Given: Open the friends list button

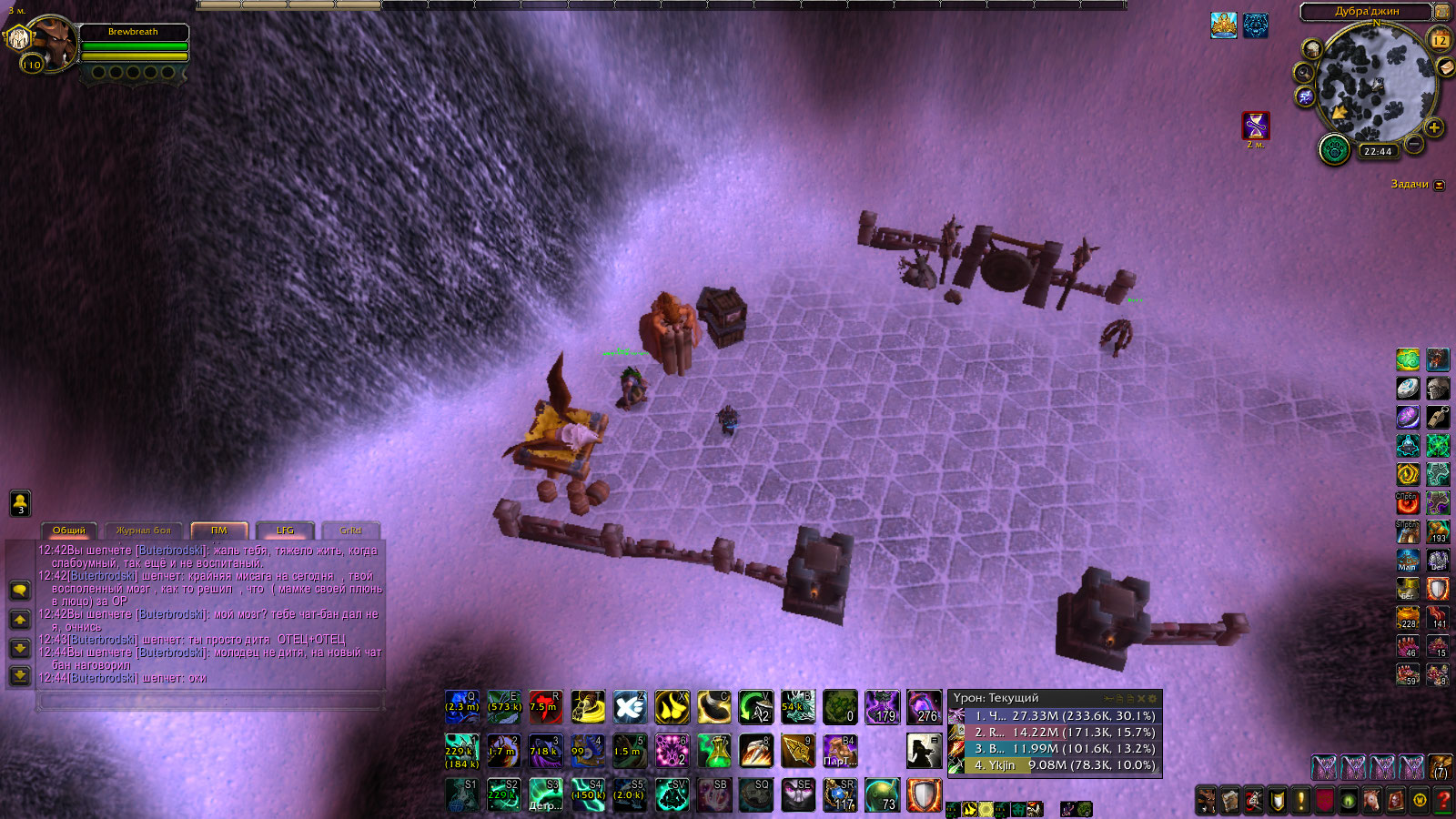Looking at the screenshot, I should tap(20, 503).
